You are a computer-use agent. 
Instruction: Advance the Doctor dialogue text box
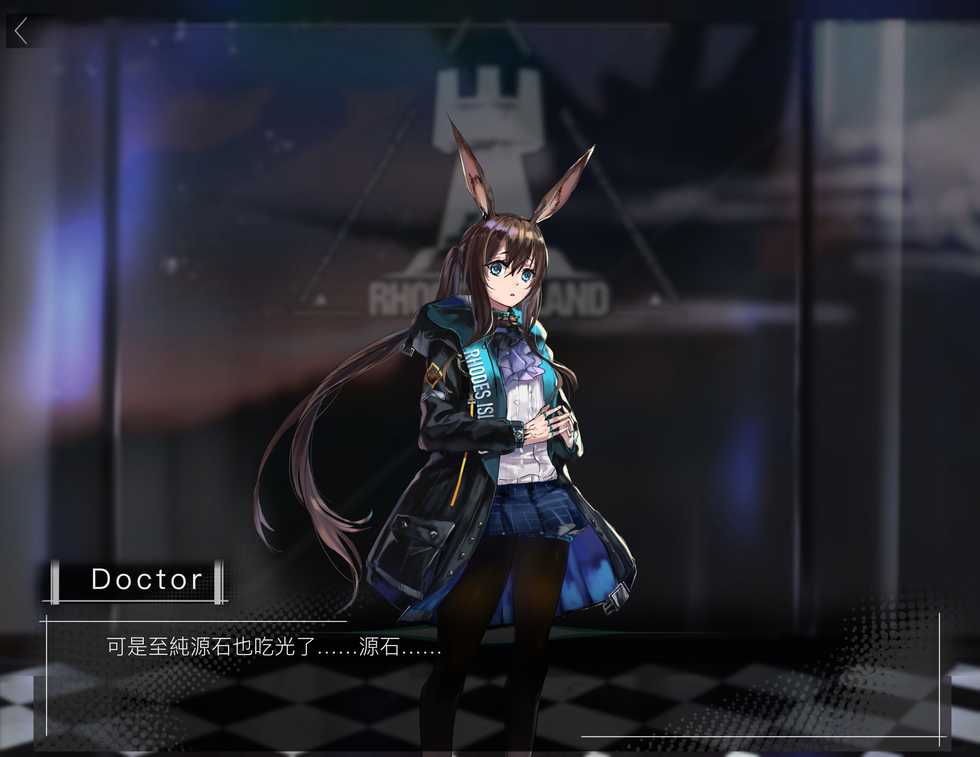pos(490,677)
